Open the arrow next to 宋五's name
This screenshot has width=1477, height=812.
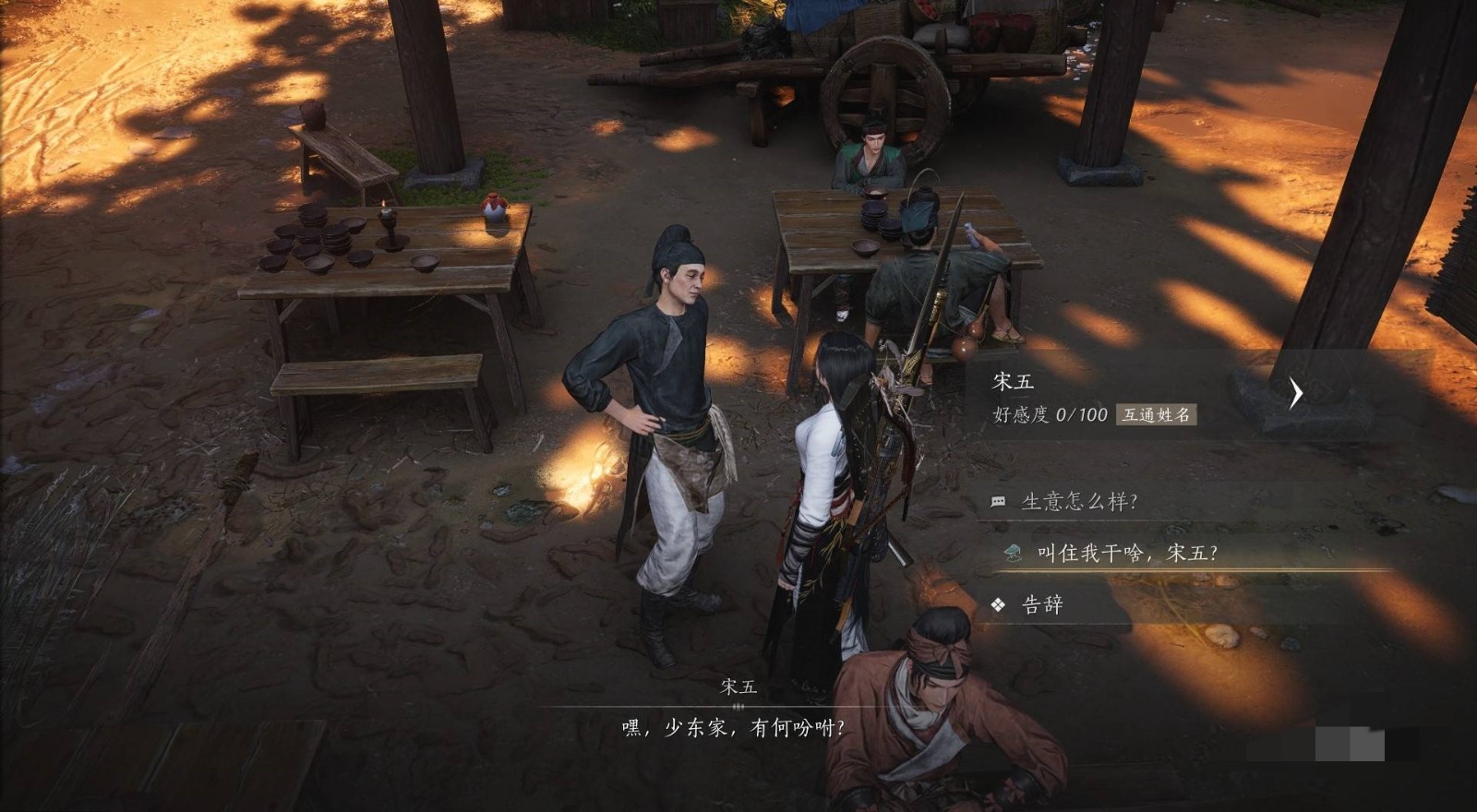pyautogui.click(x=1295, y=393)
